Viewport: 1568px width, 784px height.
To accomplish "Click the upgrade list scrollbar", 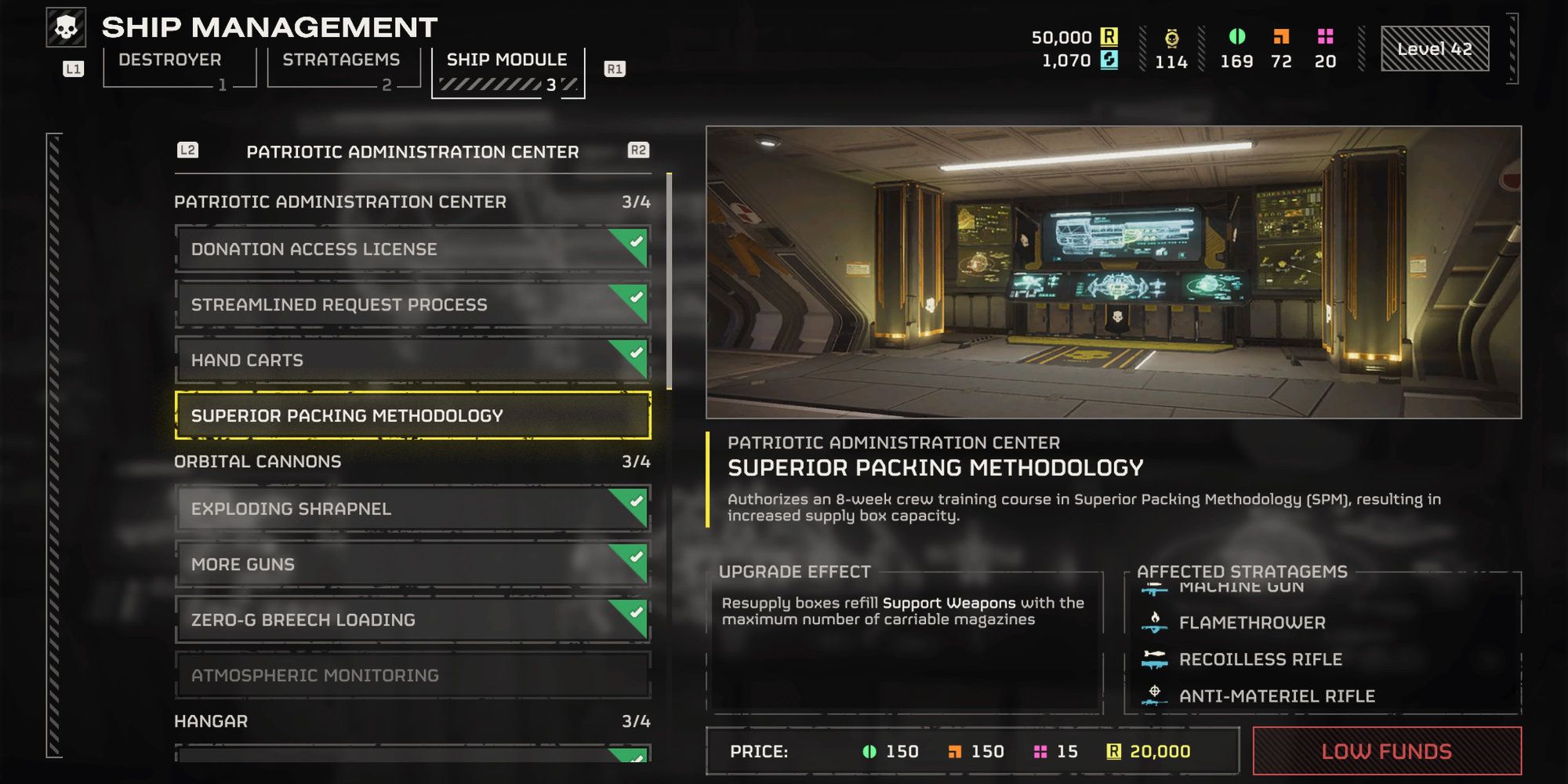I will click(x=669, y=282).
